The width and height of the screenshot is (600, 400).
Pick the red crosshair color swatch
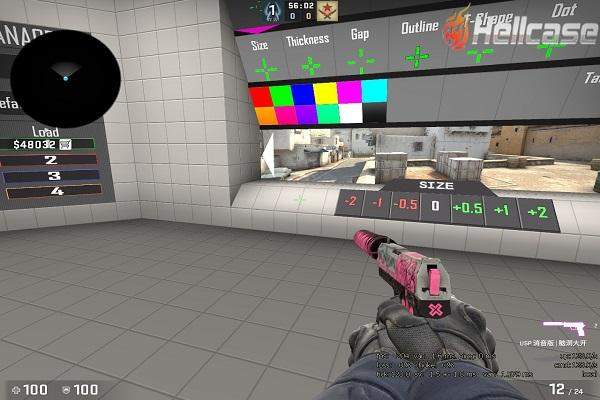260,96
